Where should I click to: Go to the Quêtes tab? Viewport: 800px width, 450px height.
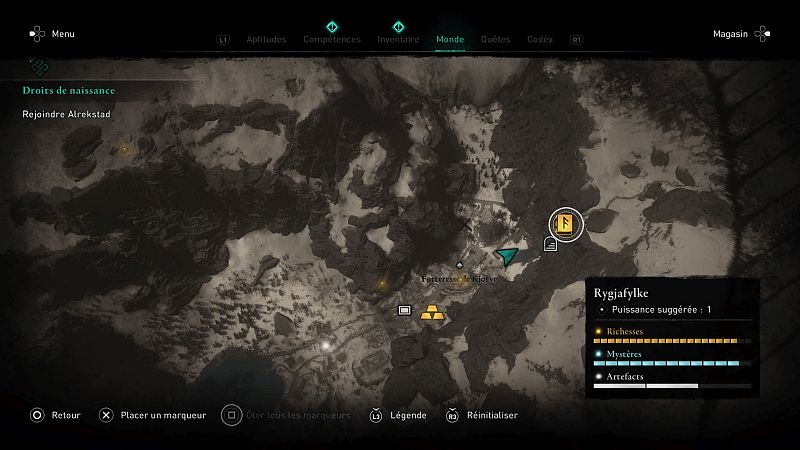(495, 40)
